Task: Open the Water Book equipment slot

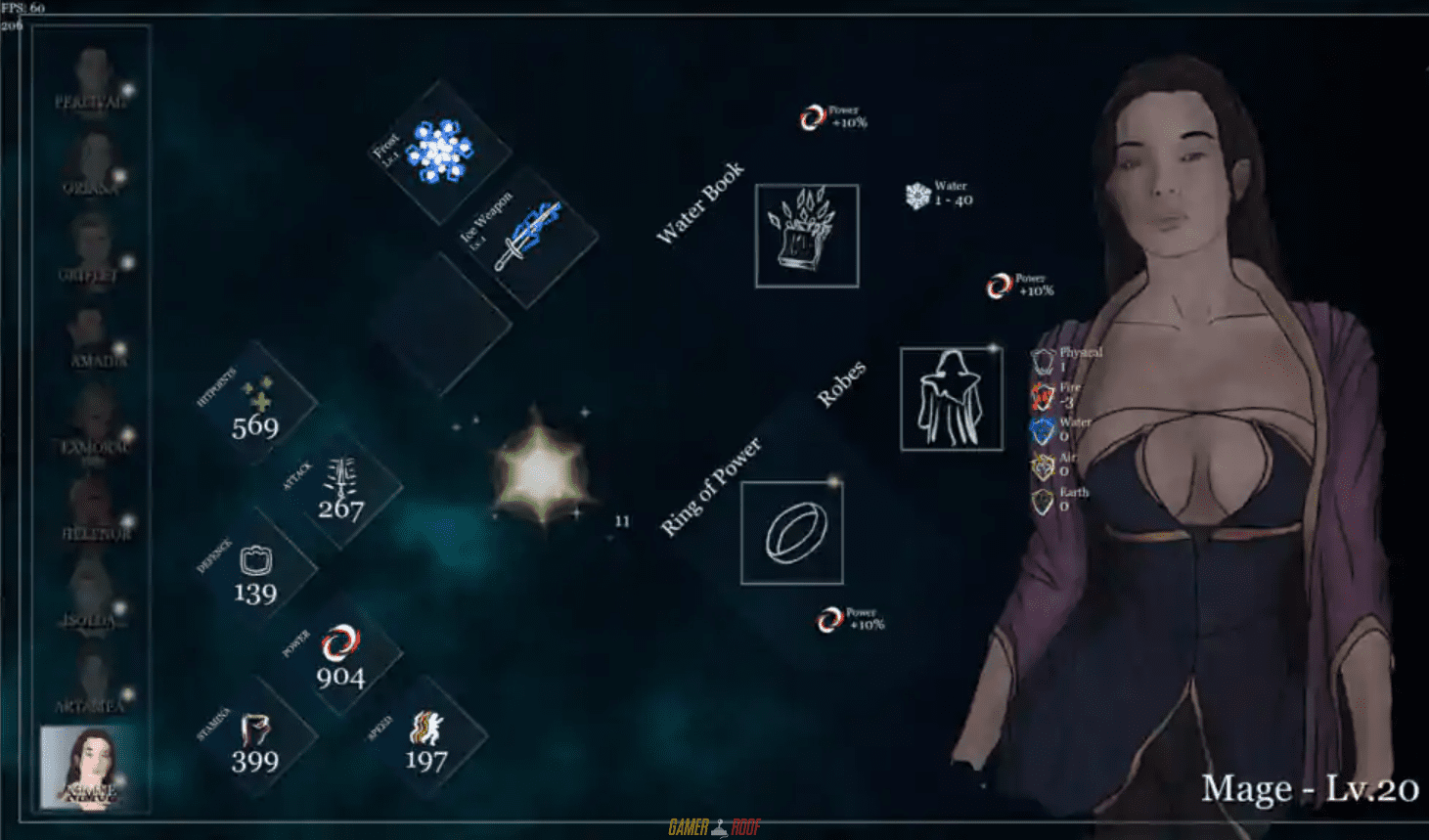Action: [x=807, y=236]
